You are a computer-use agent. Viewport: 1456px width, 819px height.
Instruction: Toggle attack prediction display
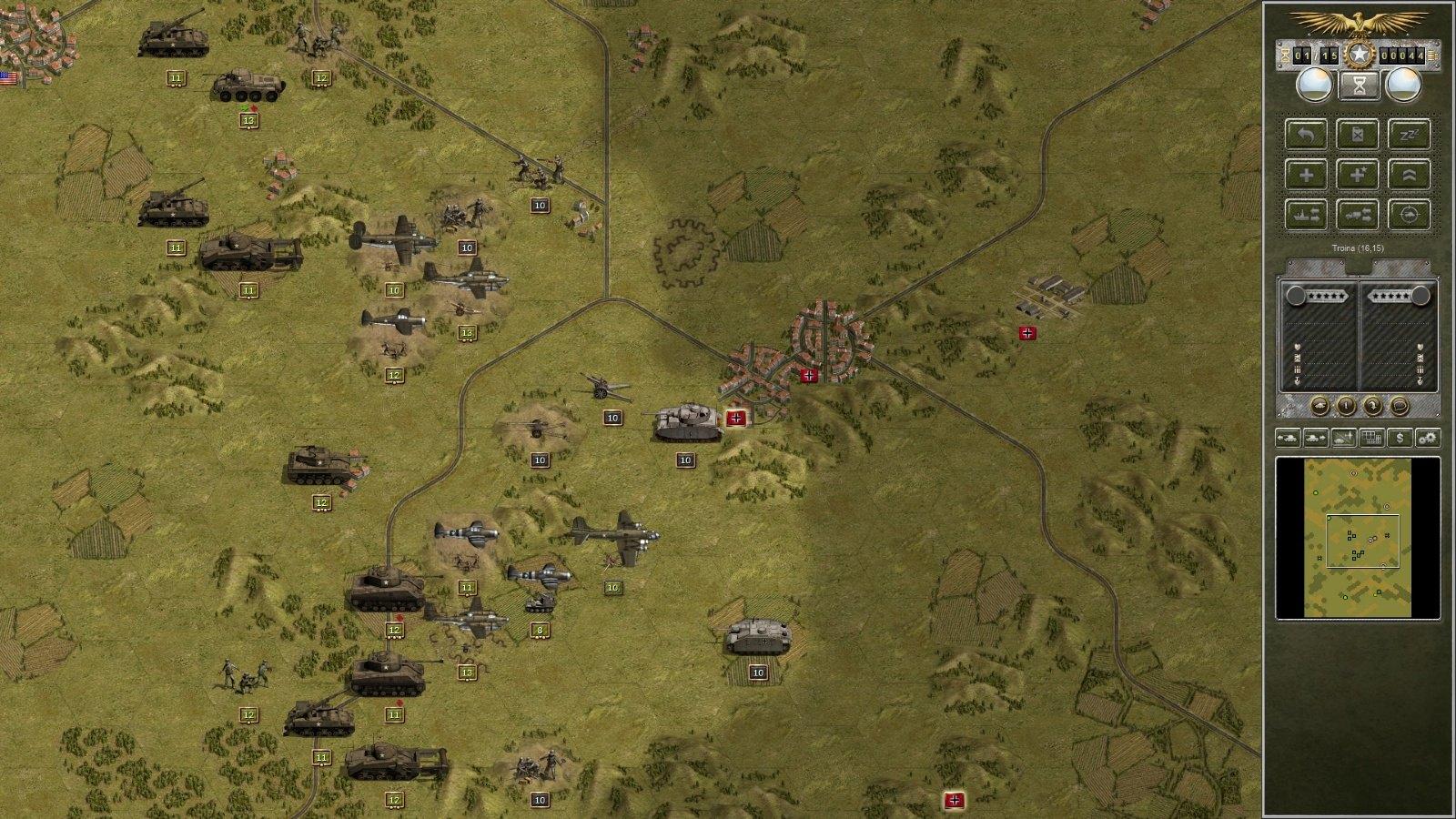[x=1410, y=213]
